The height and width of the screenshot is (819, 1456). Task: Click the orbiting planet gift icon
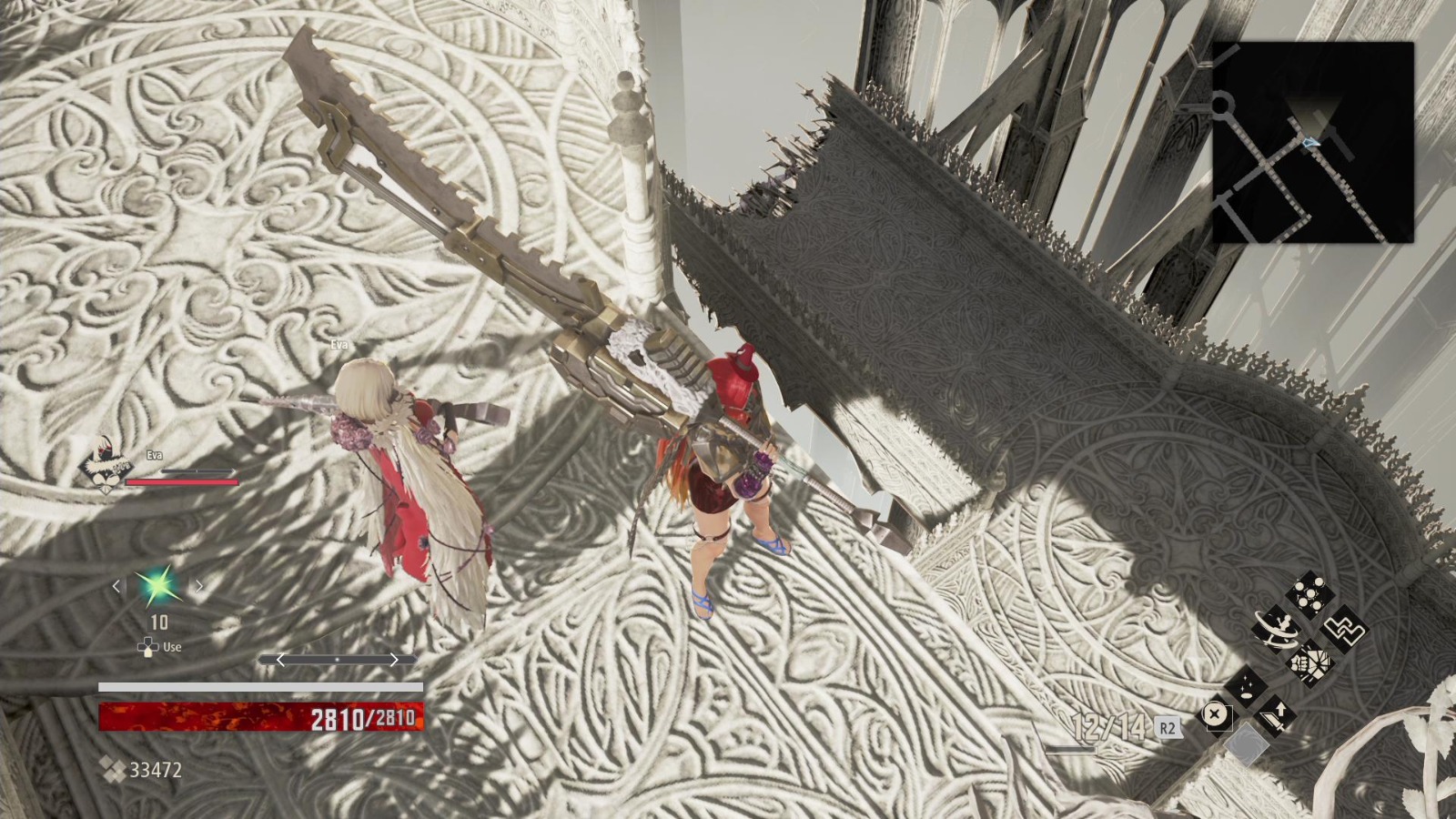coord(1277,630)
